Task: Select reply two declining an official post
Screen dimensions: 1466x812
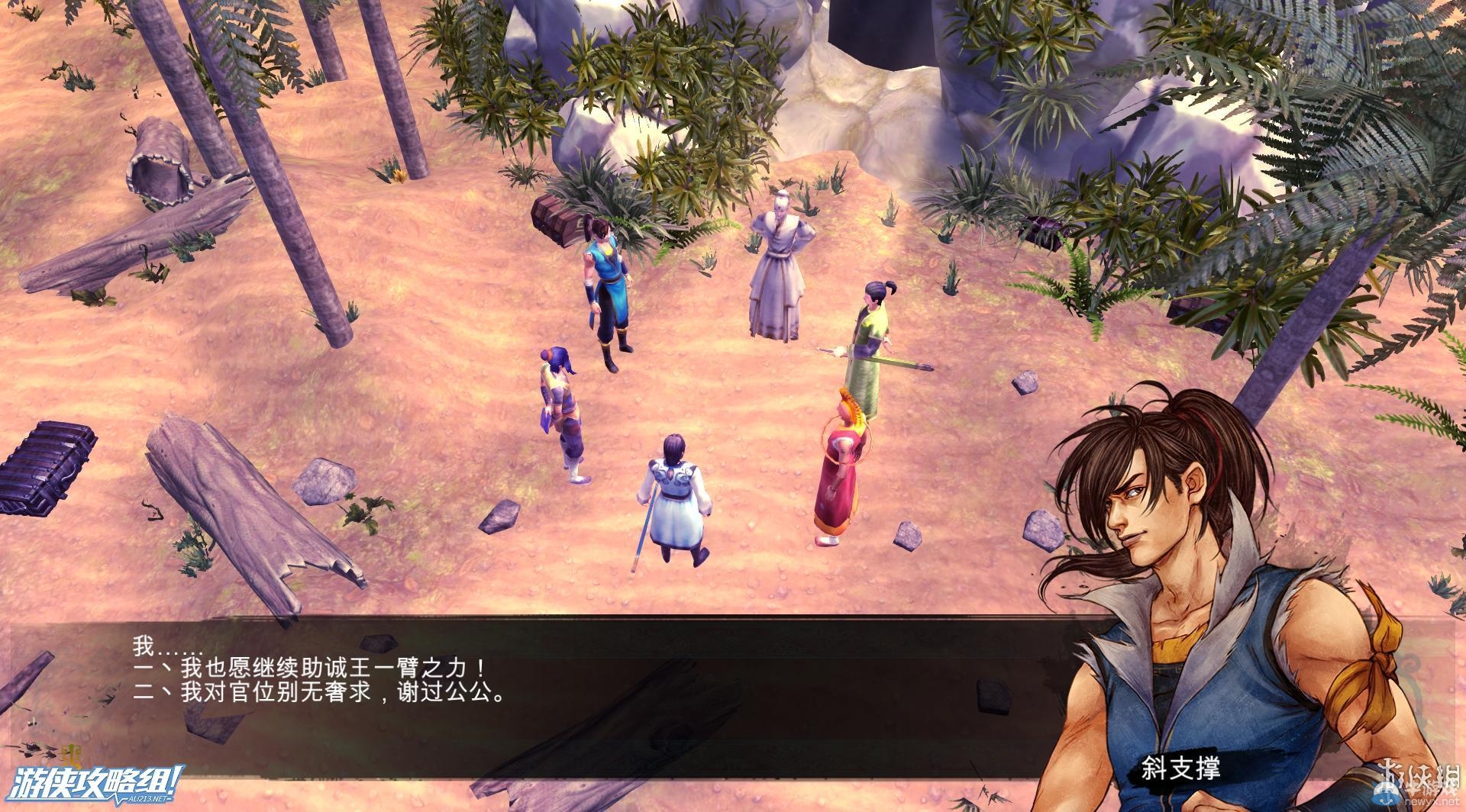Action: (319, 694)
